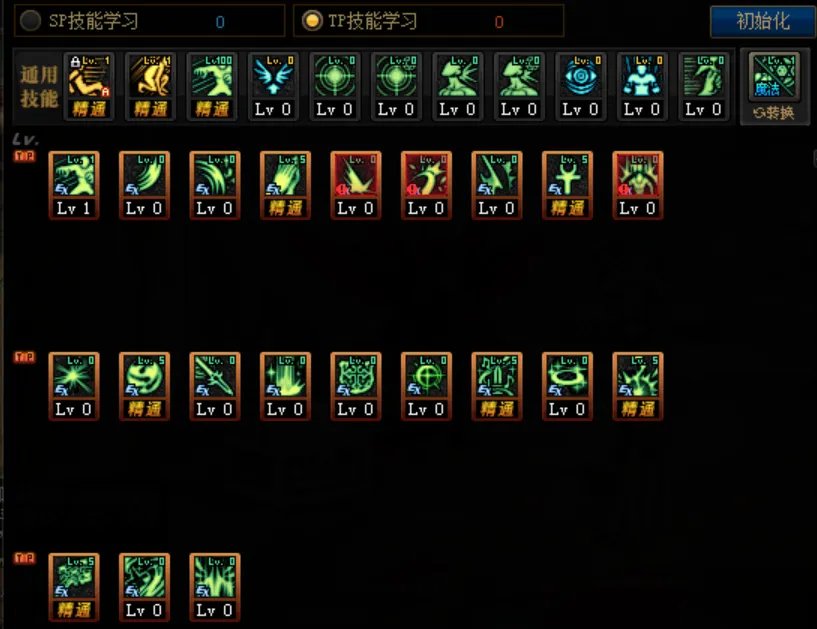
Task: Choose the green vertical spikes skill icon
Action: point(215,578)
